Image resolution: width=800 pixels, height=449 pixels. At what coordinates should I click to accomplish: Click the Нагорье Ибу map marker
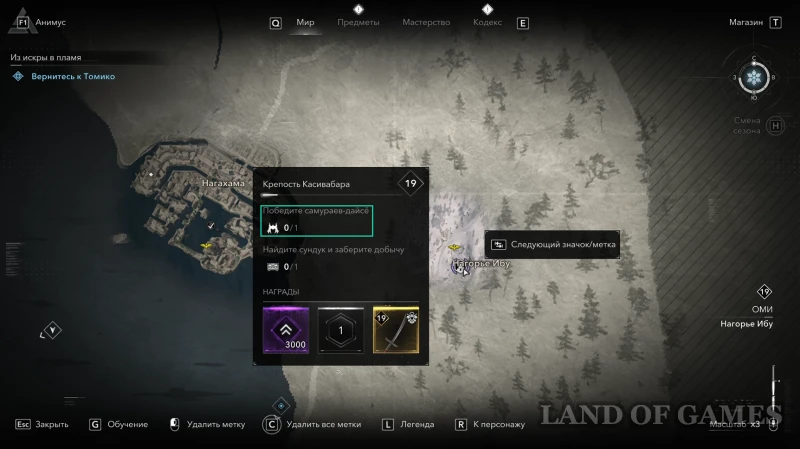[x=460, y=267]
